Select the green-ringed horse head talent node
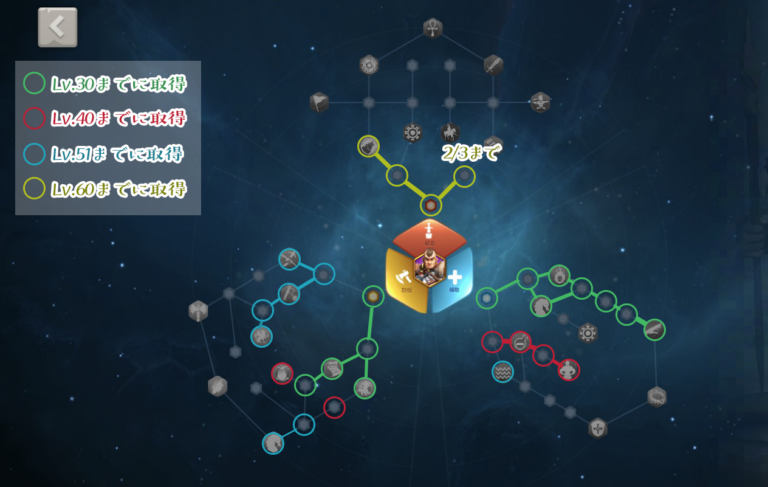 click(541, 305)
